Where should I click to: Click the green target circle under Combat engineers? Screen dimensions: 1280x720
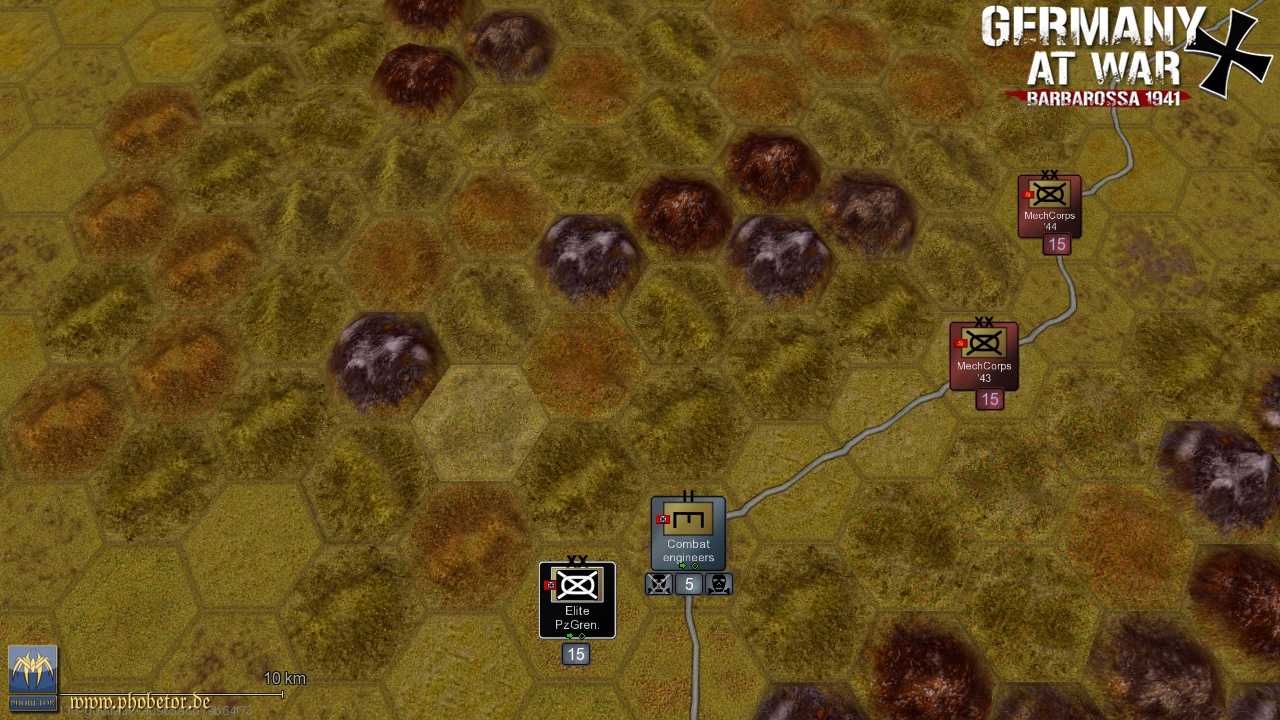click(x=695, y=566)
